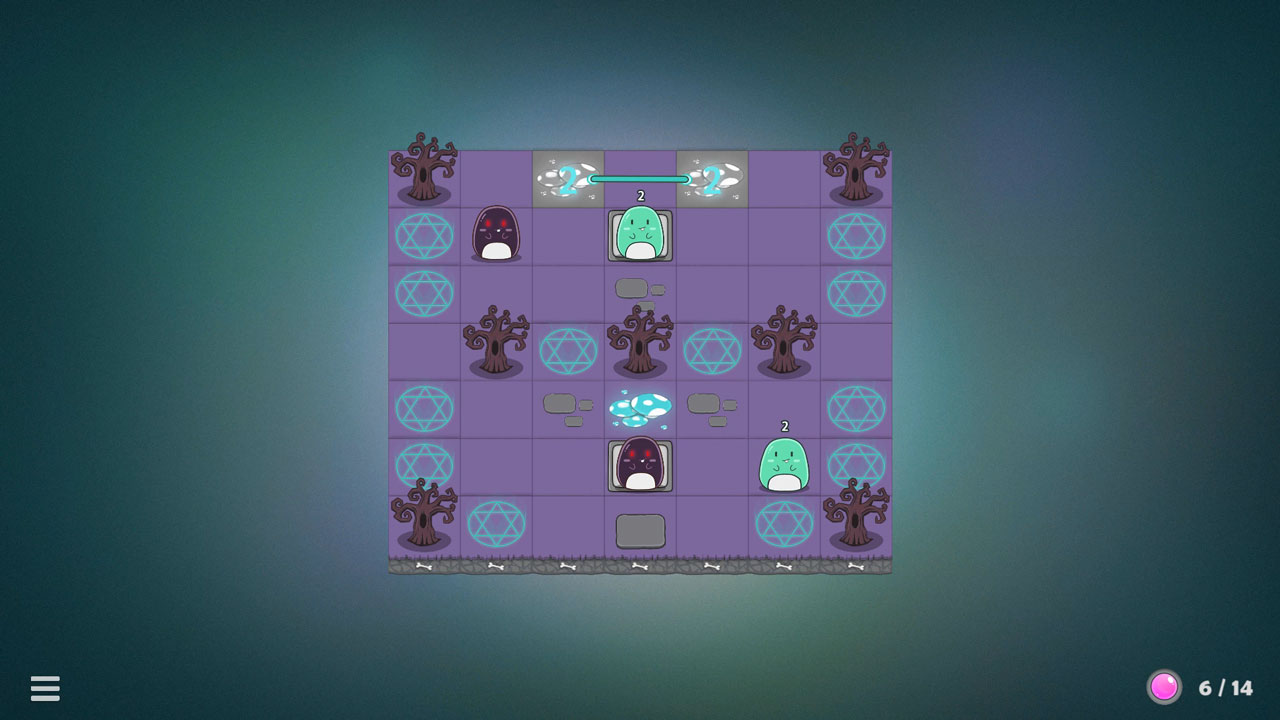The image size is (1280, 720).
Task: Open the hamburger menu
Action: pos(44,689)
